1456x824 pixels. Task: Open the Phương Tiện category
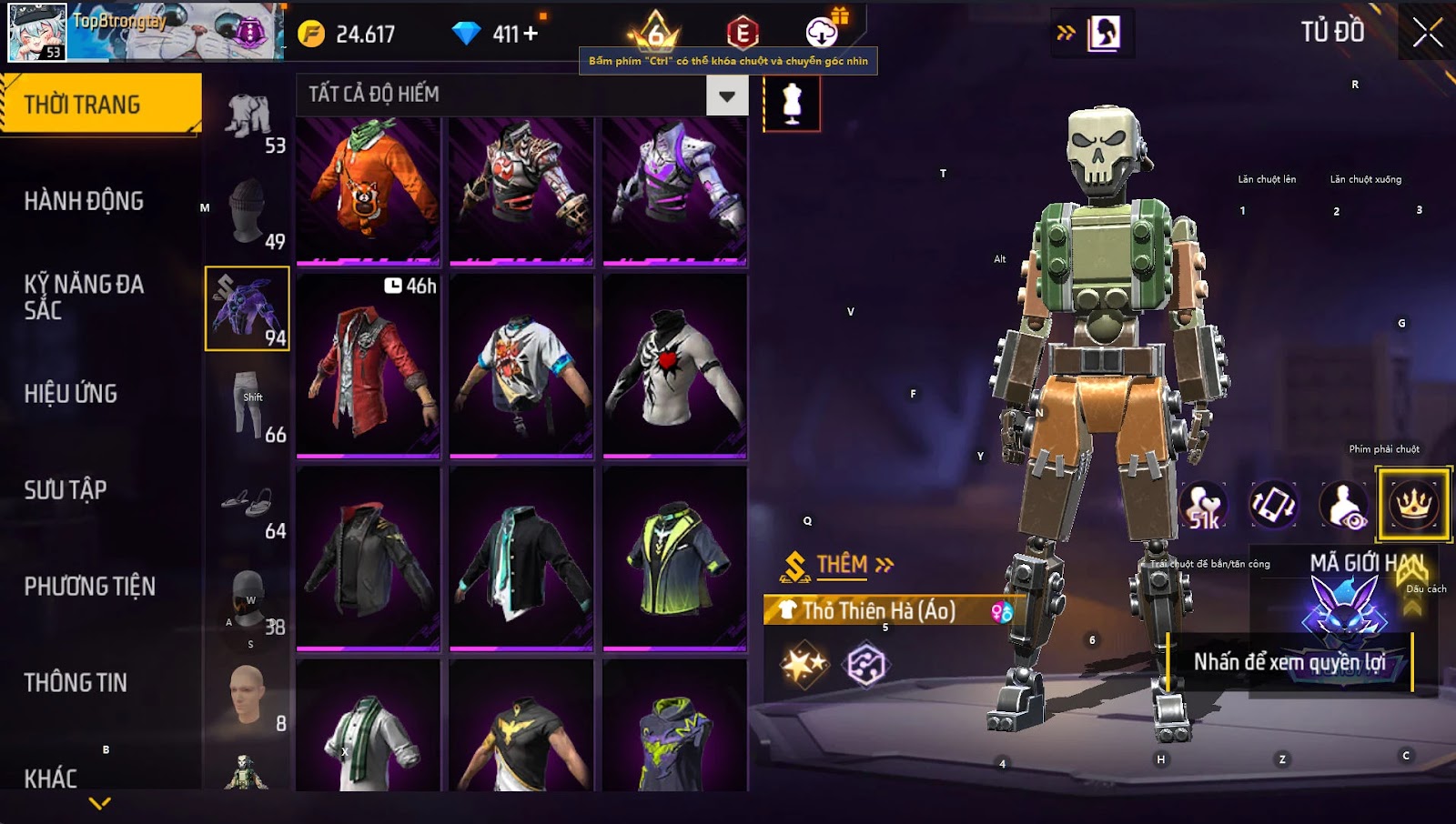pyautogui.click(x=89, y=587)
